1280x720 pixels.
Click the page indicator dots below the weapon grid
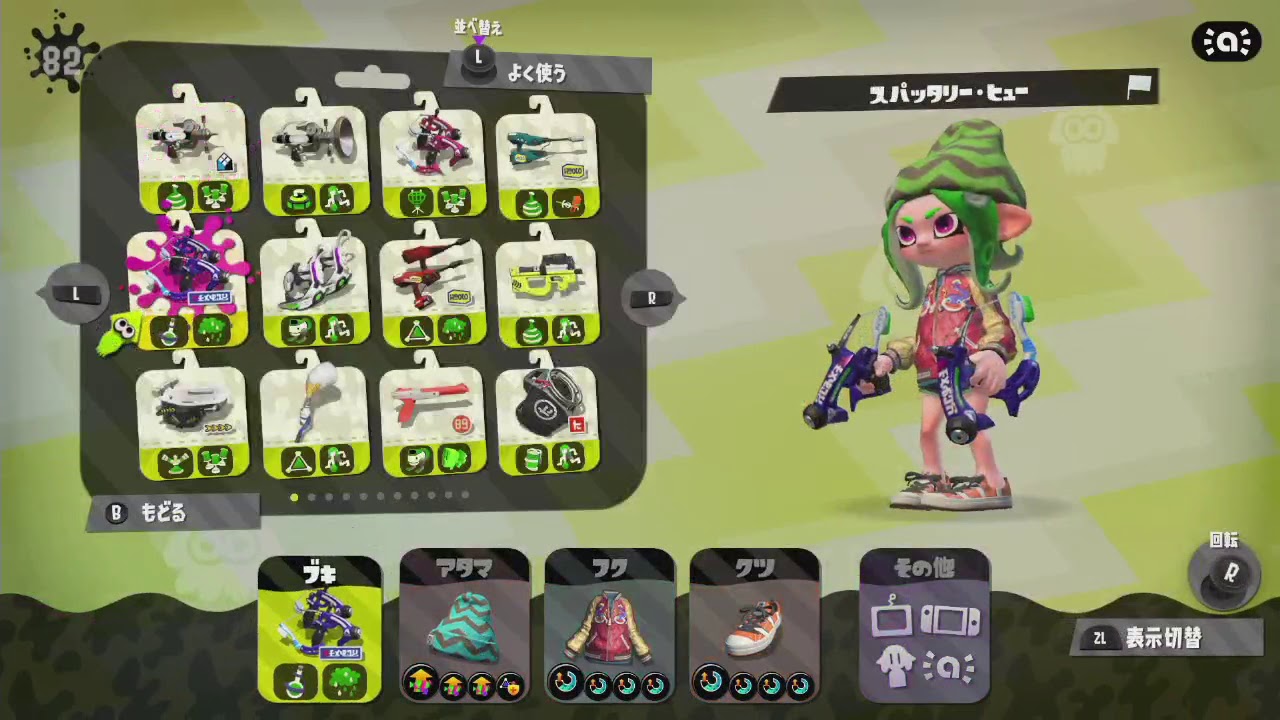[x=380, y=495]
